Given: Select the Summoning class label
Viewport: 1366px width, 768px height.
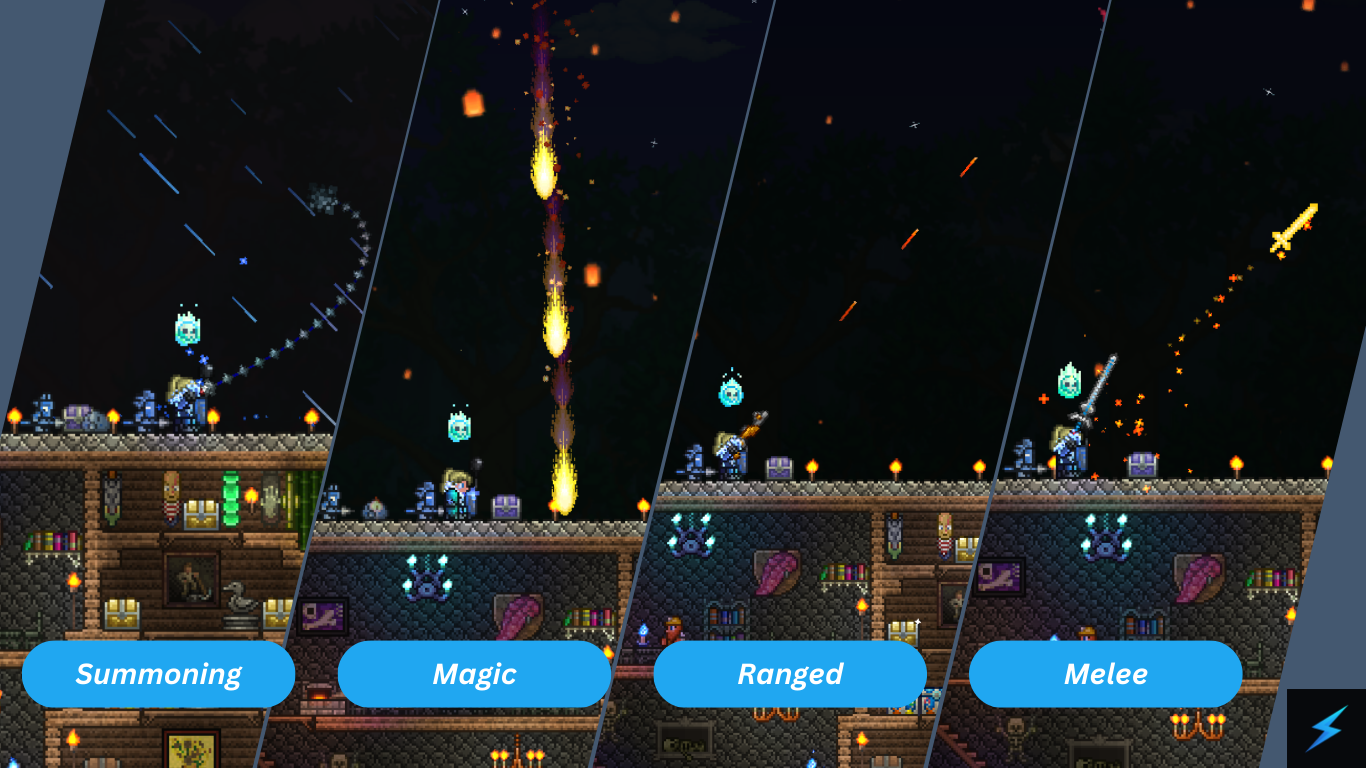Looking at the screenshot, I should click(x=158, y=674).
